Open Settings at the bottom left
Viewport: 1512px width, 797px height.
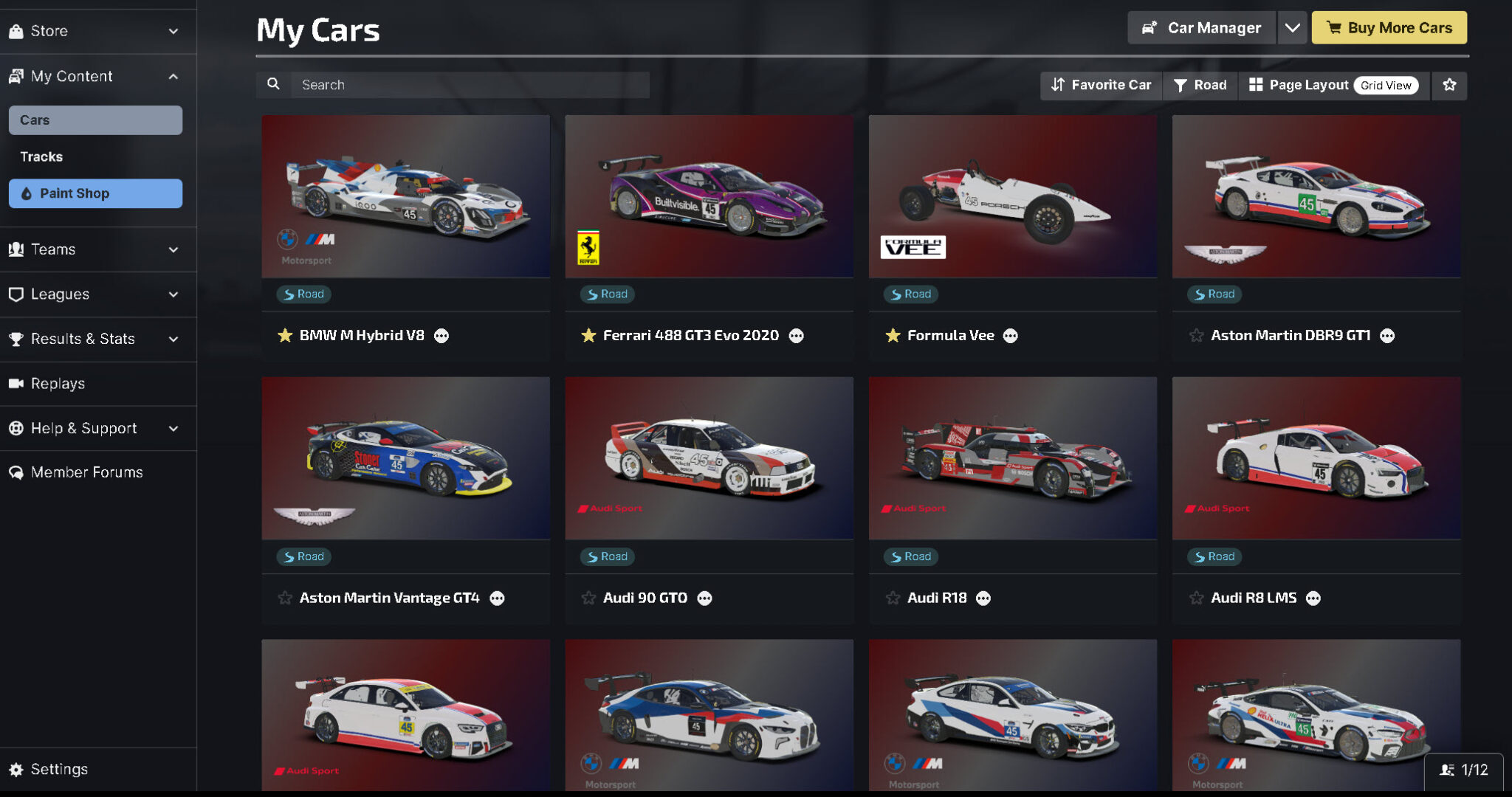[58, 768]
